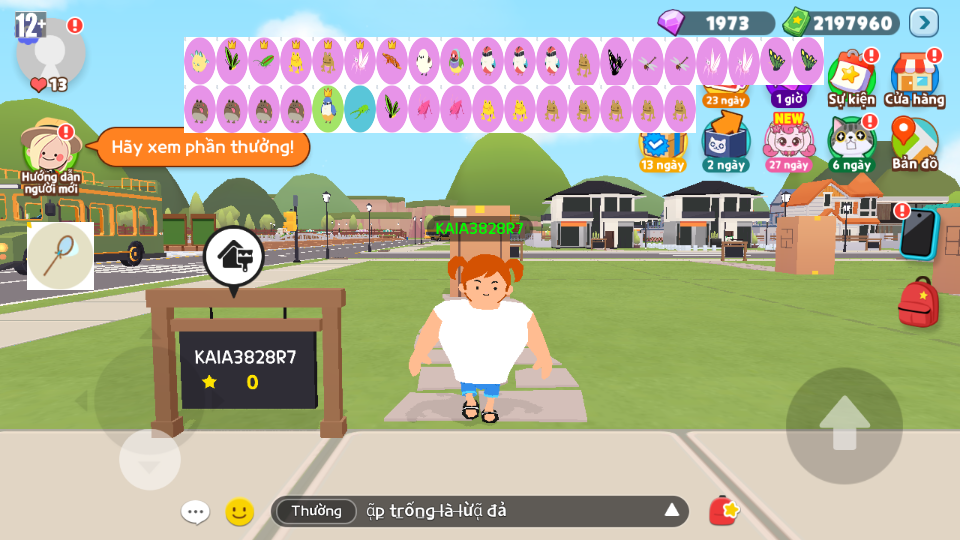Open the player profile avatar
Screen dimensions: 960x540
pos(50,50)
